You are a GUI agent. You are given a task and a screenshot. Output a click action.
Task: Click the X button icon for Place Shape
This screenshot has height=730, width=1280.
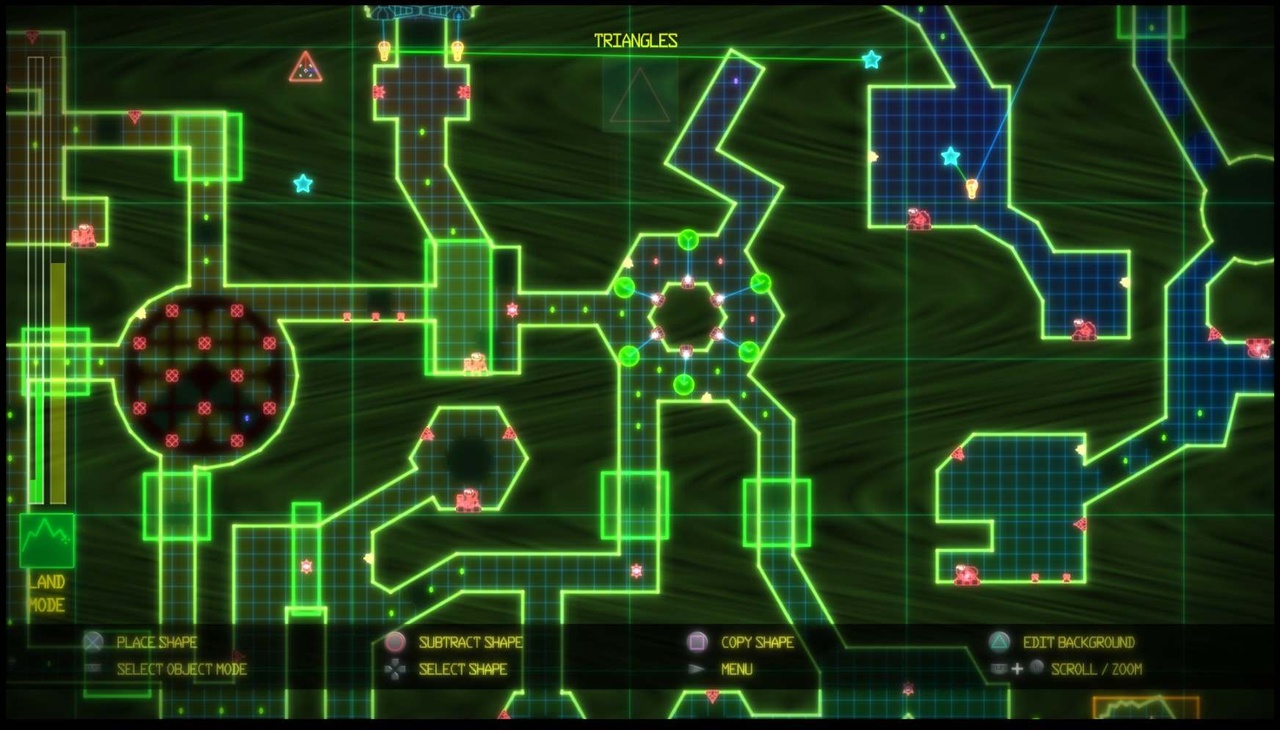(x=92, y=642)
